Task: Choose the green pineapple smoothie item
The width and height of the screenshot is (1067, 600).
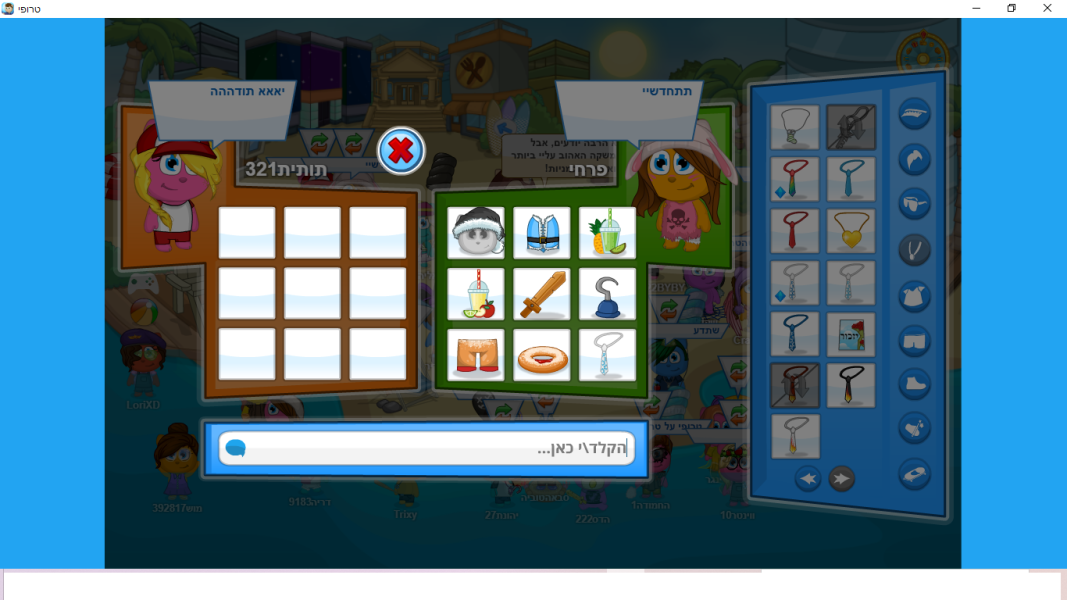Action: [607, 233]
